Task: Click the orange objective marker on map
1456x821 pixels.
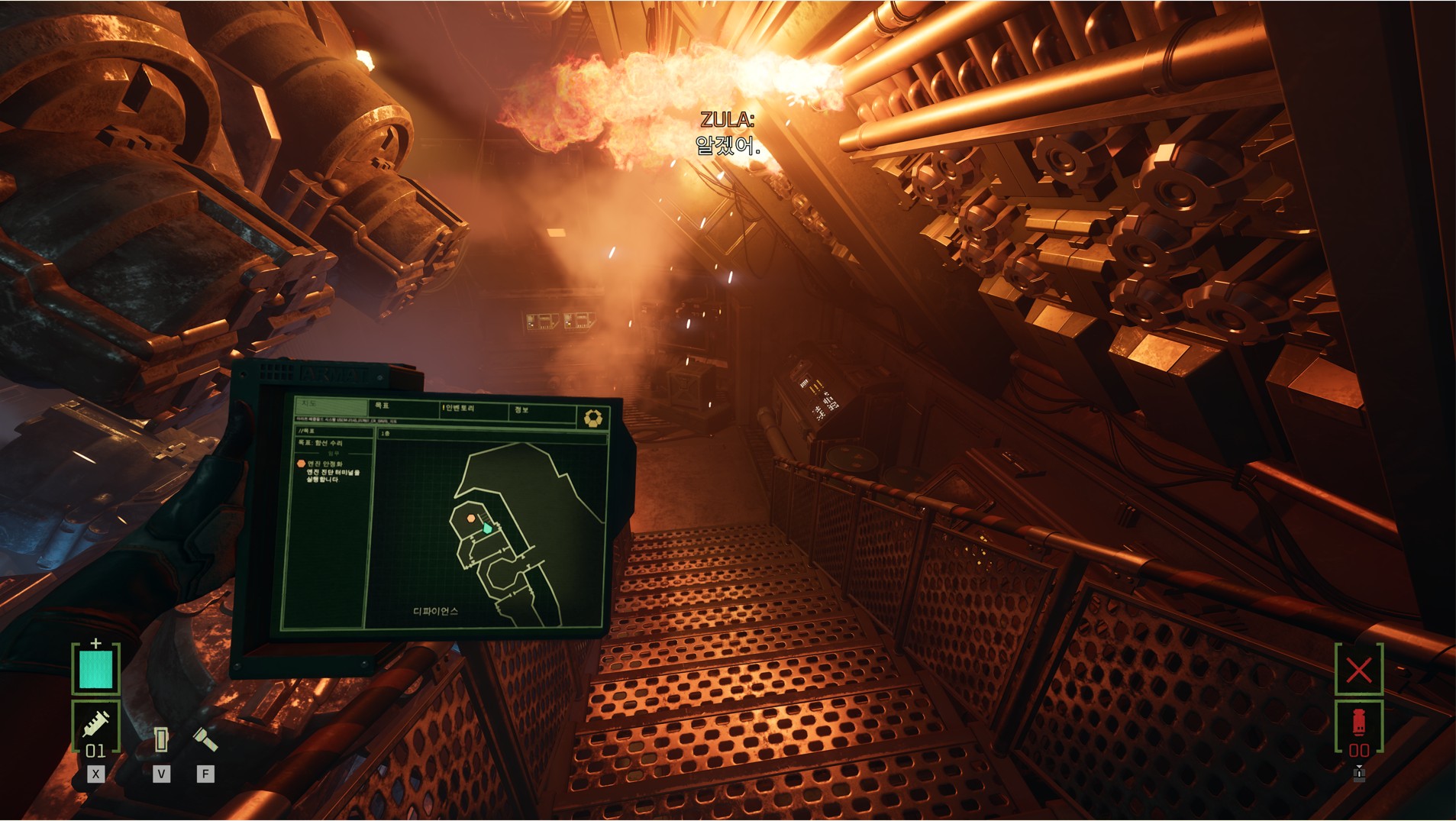Action: pyautogui.click(x=471, y=519)
